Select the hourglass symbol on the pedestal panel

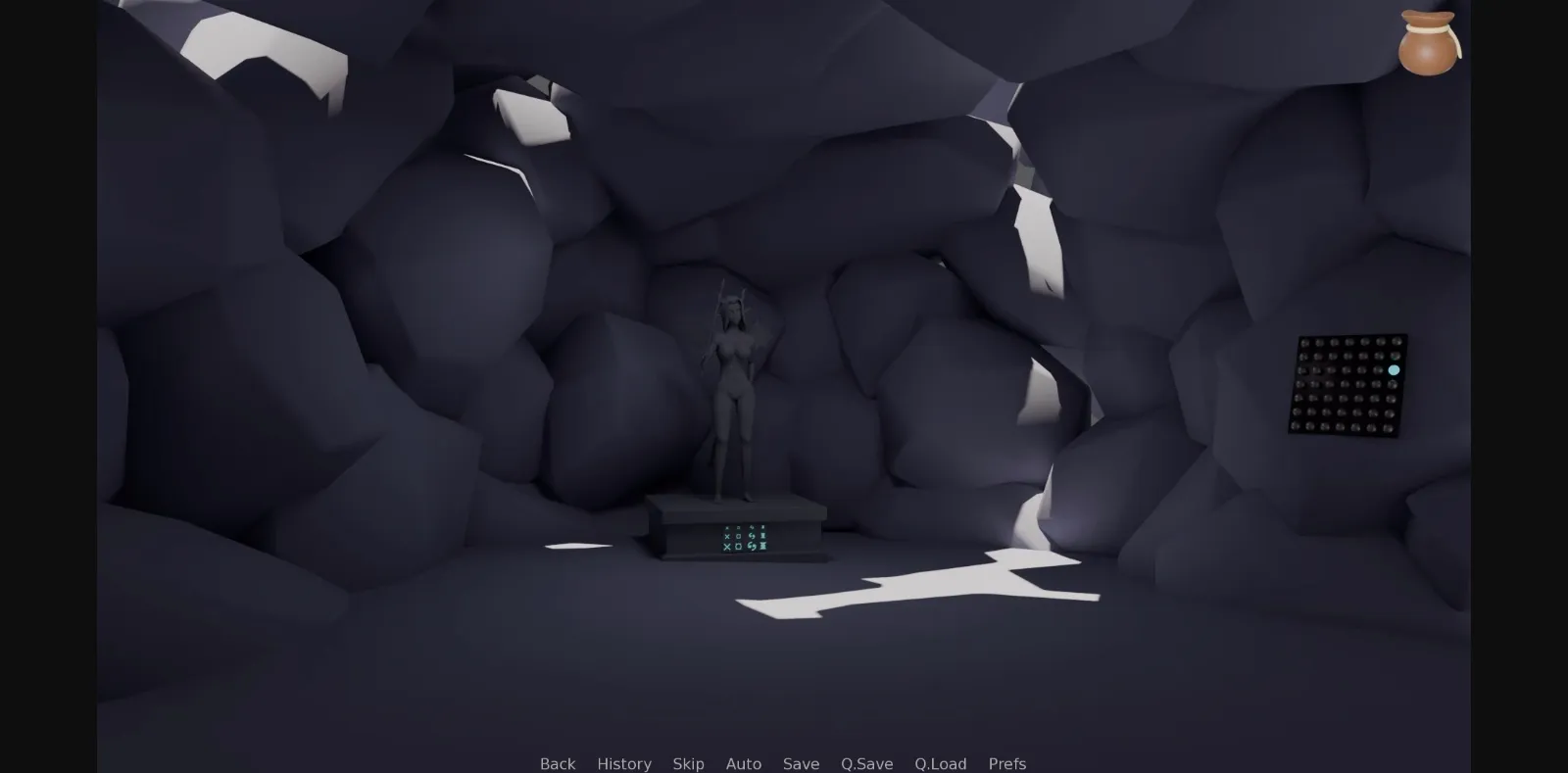(763, 536)
